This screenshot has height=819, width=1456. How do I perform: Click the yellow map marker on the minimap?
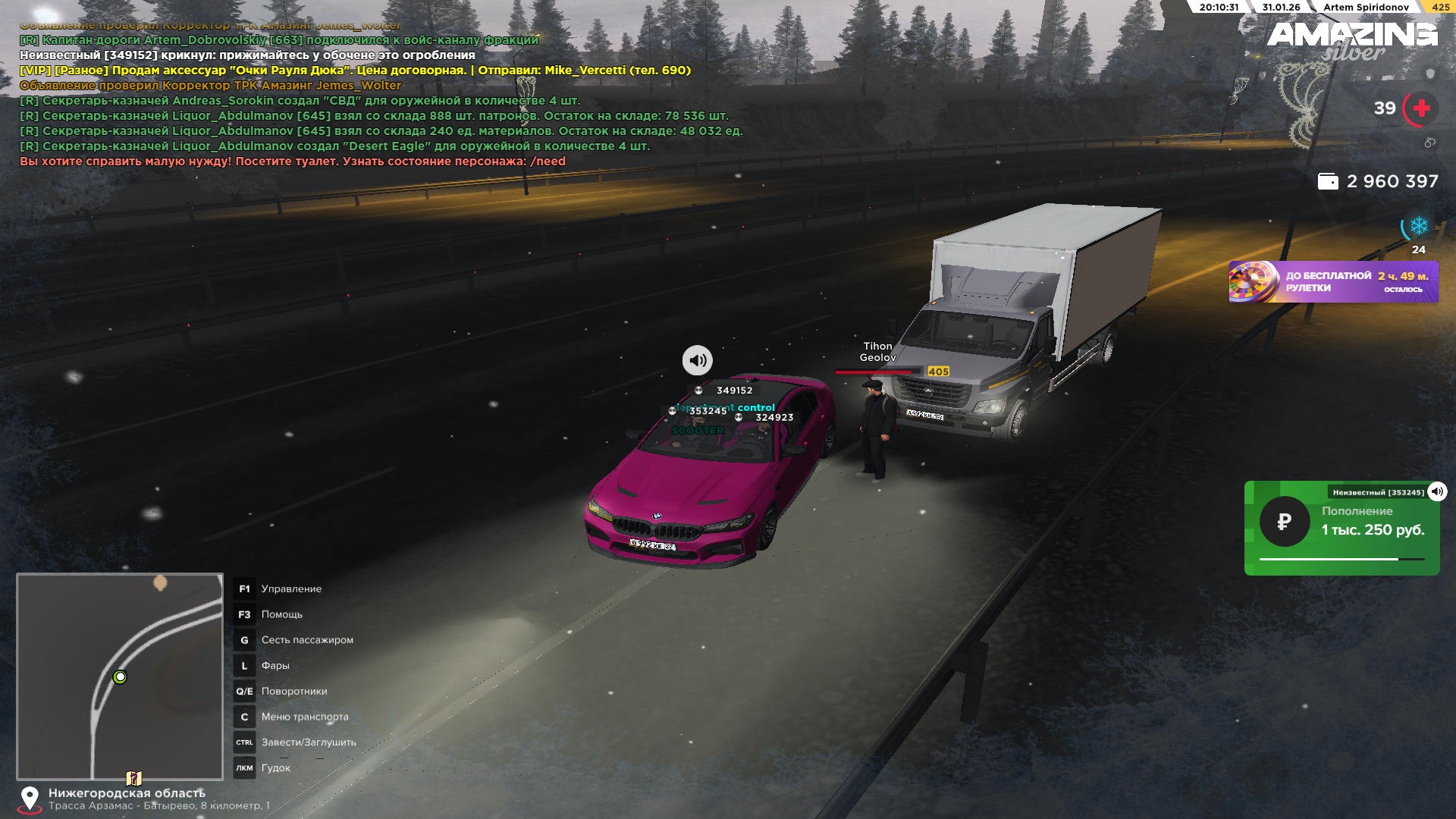coord(133,778)
